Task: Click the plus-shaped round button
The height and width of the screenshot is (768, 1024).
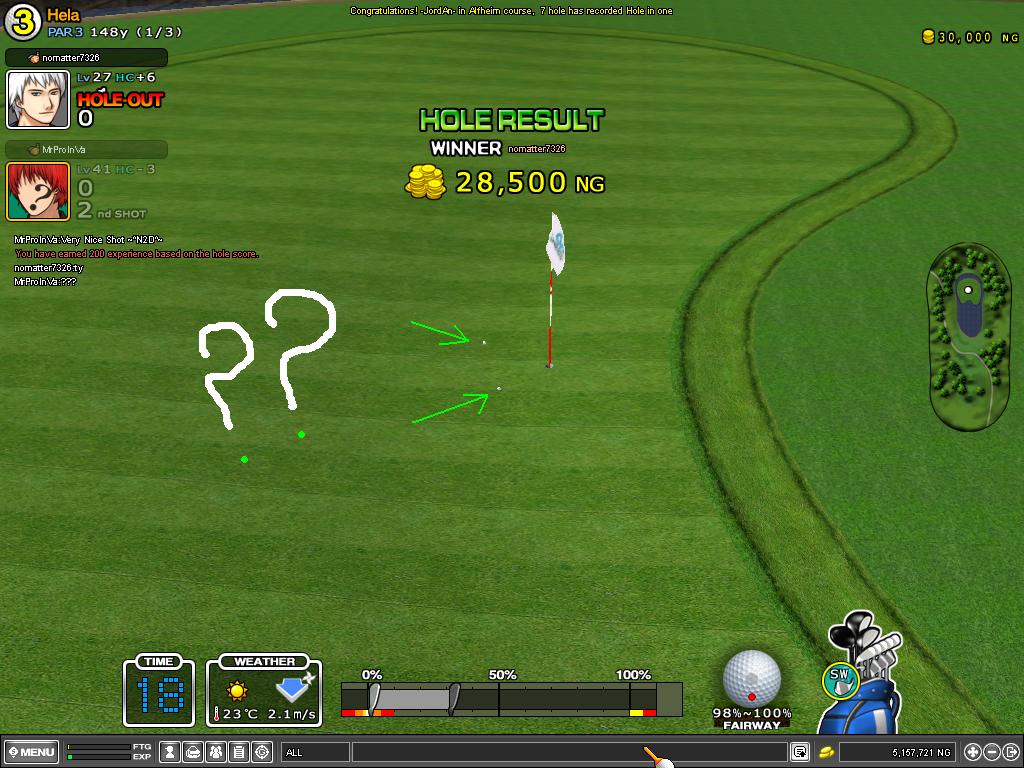Action: (x=972, y=752)
